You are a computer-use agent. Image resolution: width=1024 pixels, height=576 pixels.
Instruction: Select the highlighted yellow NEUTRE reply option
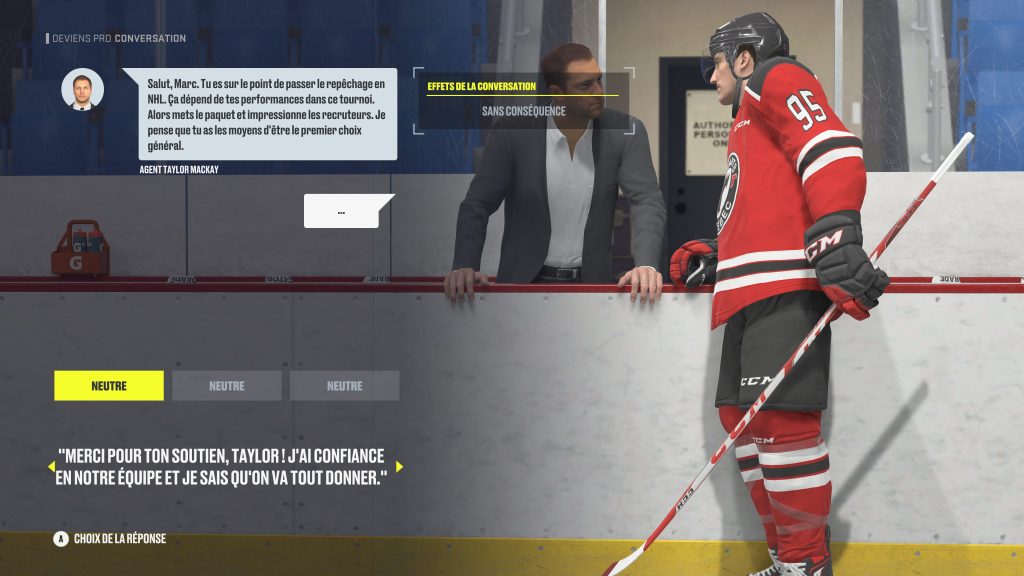109,386
